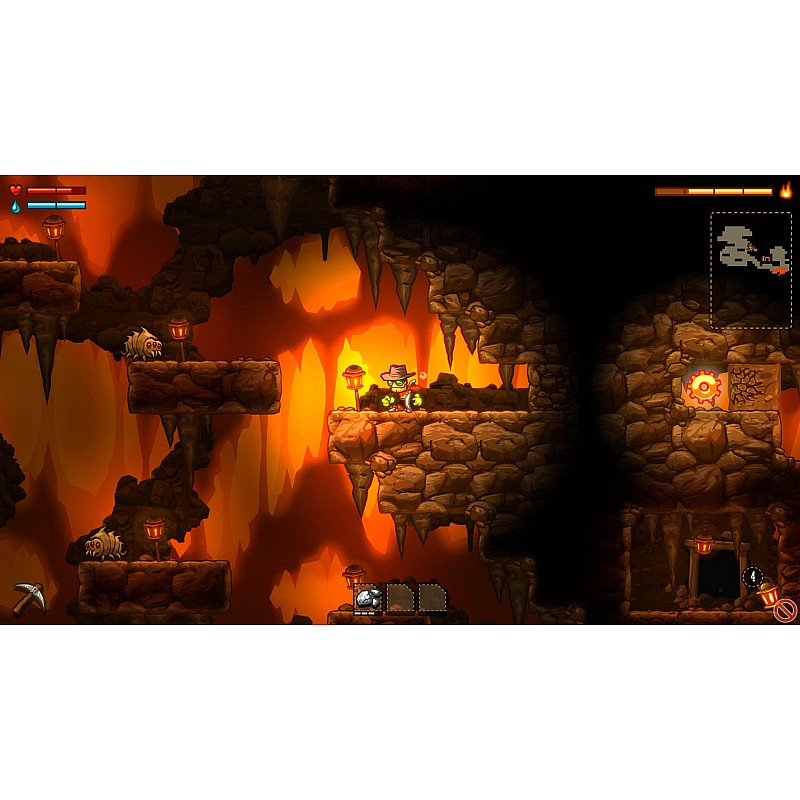
Task: Select the pickaxe tool icon
Action: pos(29,597)
